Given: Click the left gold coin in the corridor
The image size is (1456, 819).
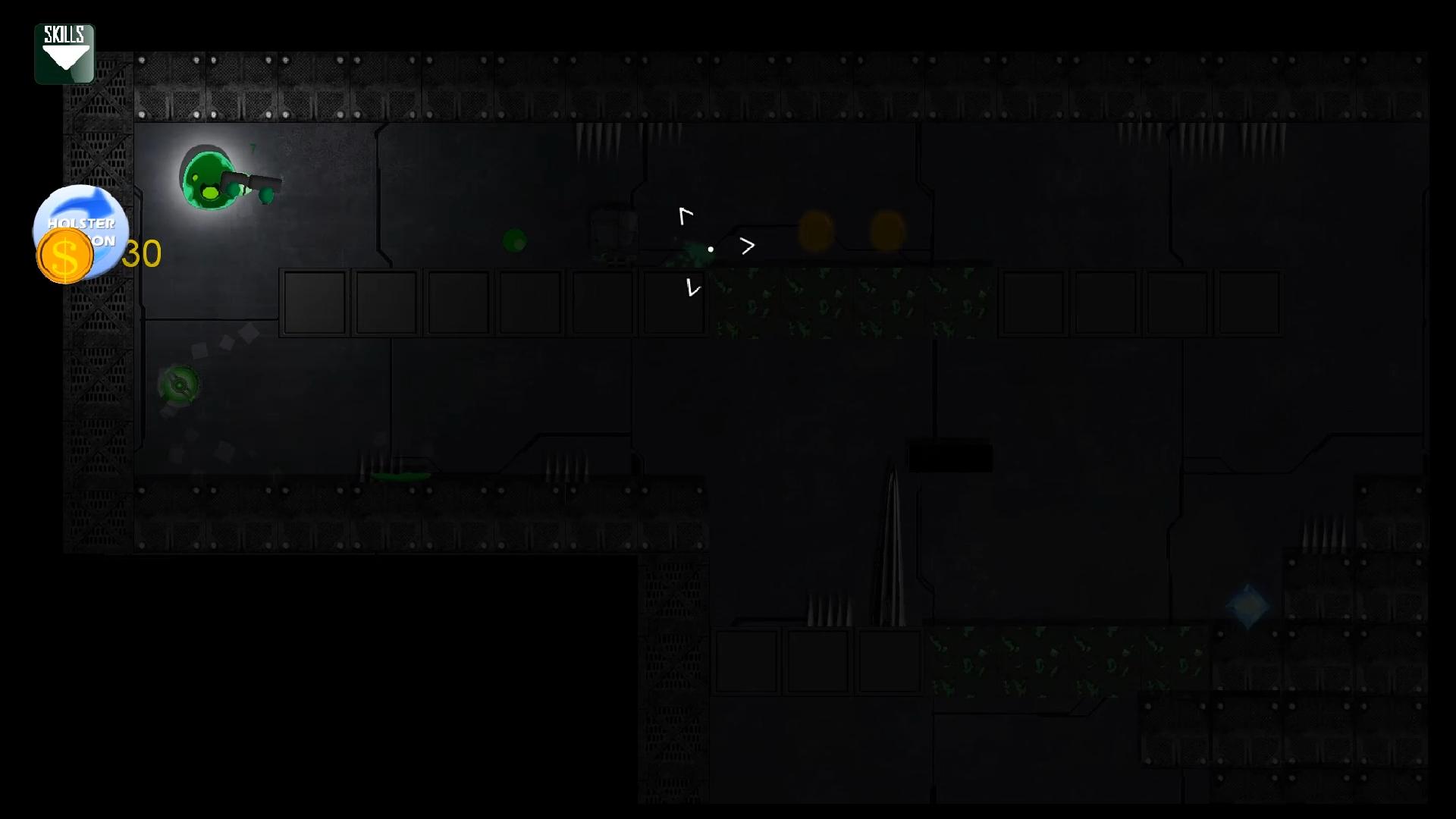Looking at the screenshot, I should click(817, 229).
